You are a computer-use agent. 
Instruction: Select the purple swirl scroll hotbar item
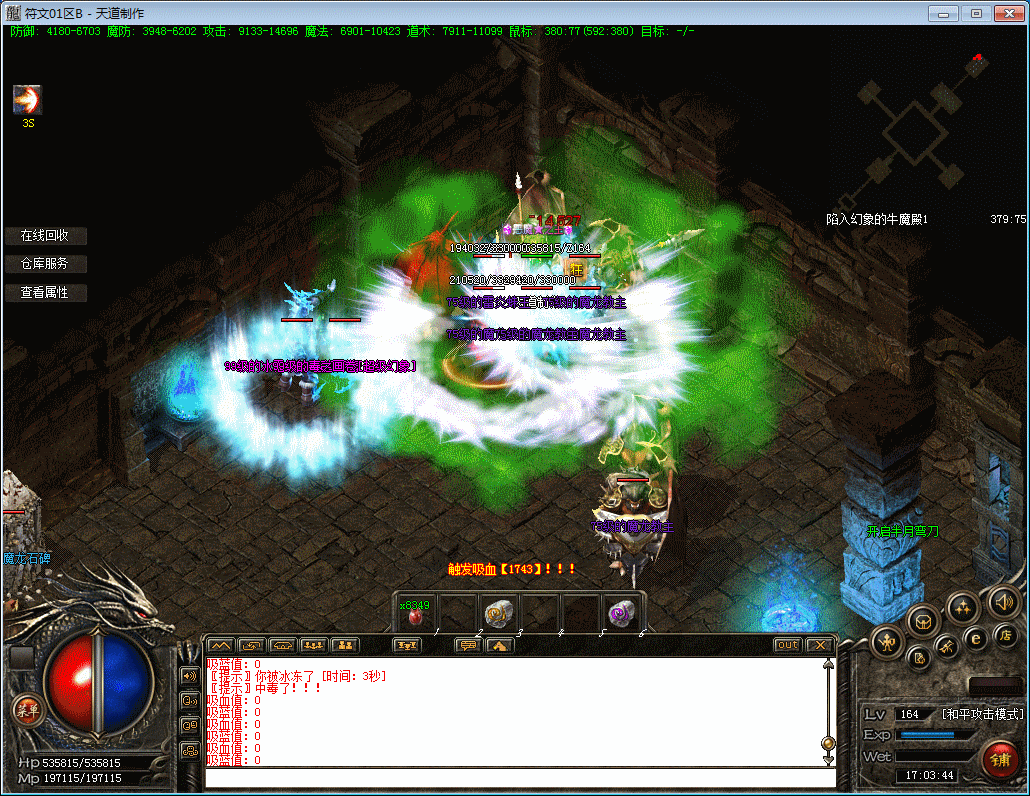click(620, 614)
